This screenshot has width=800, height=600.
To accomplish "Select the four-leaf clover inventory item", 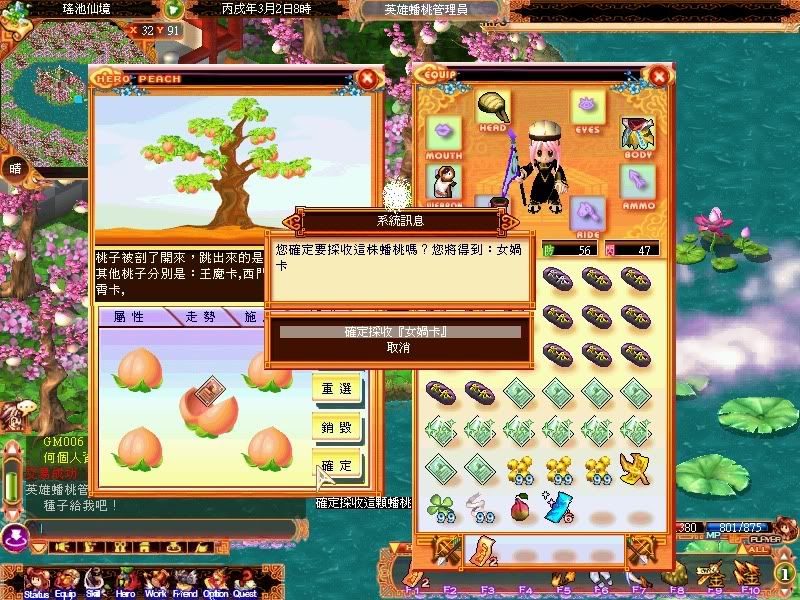I will click(443, 508).
